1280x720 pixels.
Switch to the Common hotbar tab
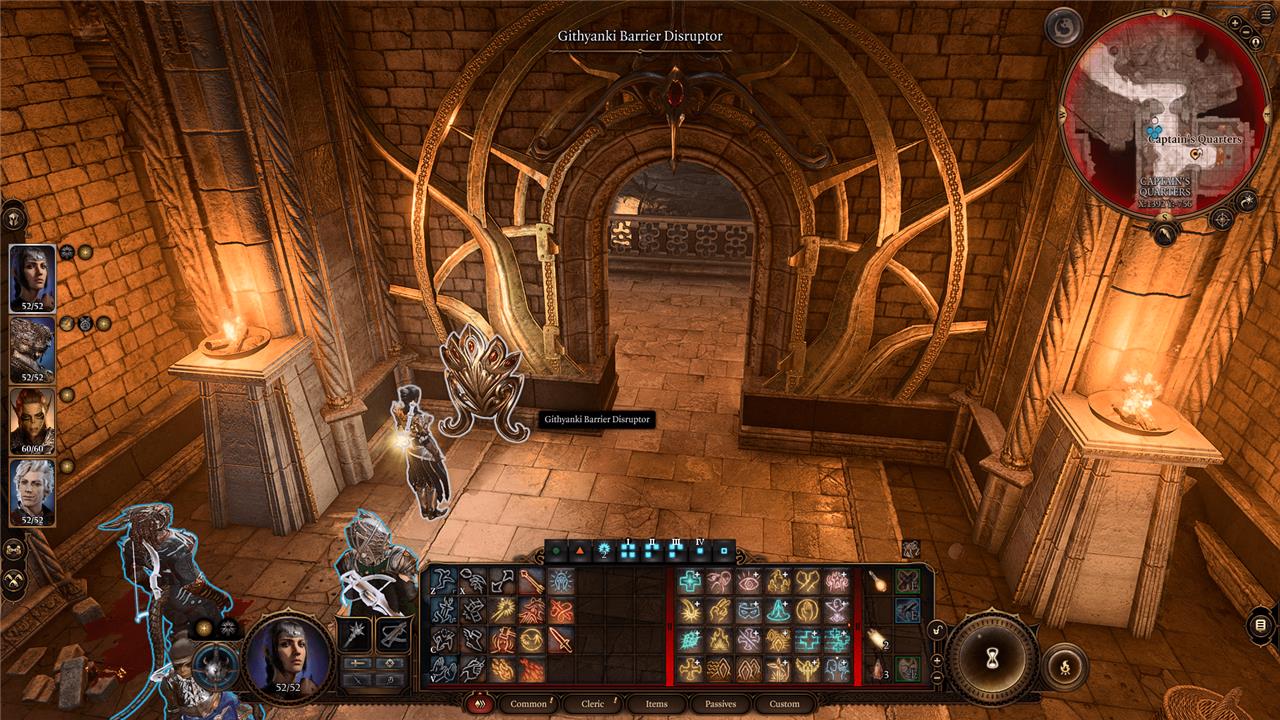click(528, 704)
